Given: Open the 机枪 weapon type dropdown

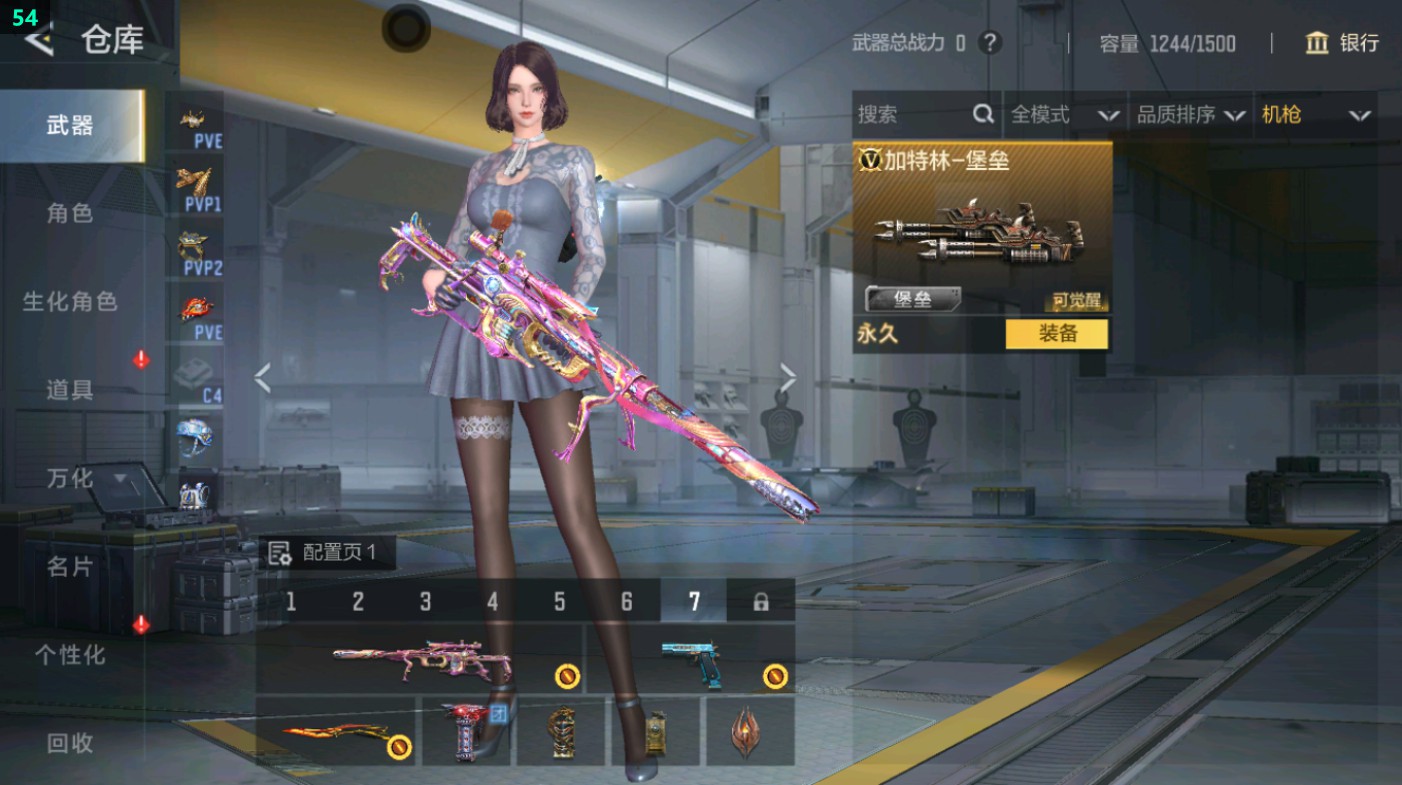Looking at the screenshot, I should tap(1315, 115).
